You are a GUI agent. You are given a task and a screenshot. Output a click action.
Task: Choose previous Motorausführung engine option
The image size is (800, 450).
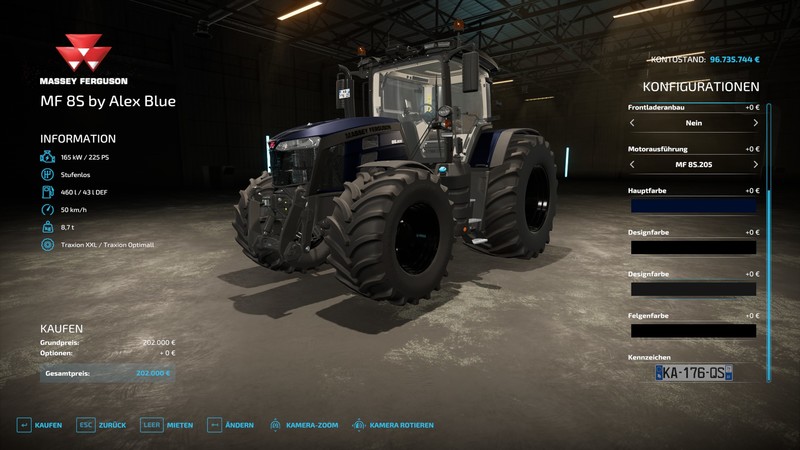pos(632,164)
